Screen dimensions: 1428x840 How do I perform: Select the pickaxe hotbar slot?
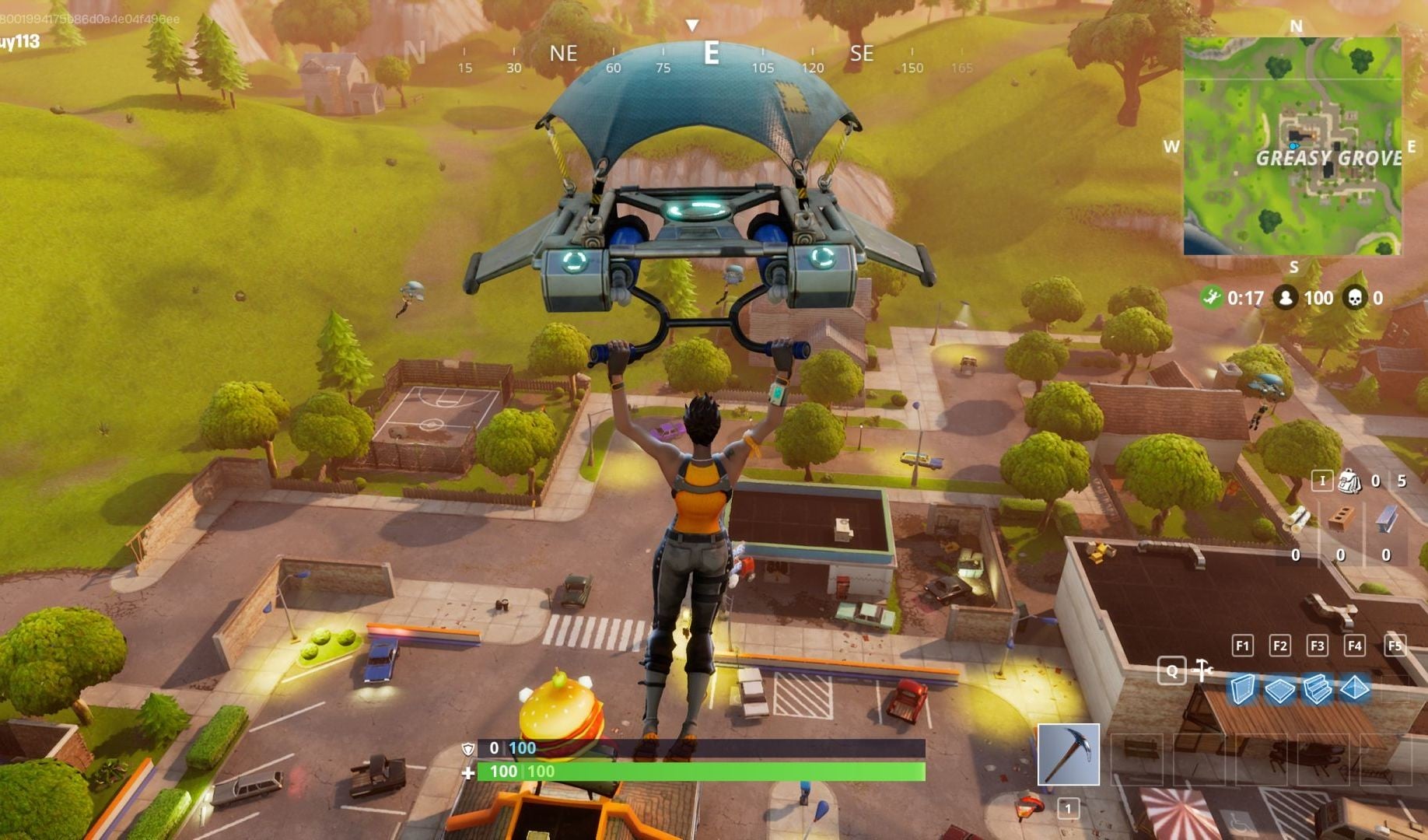(1068, 754)
